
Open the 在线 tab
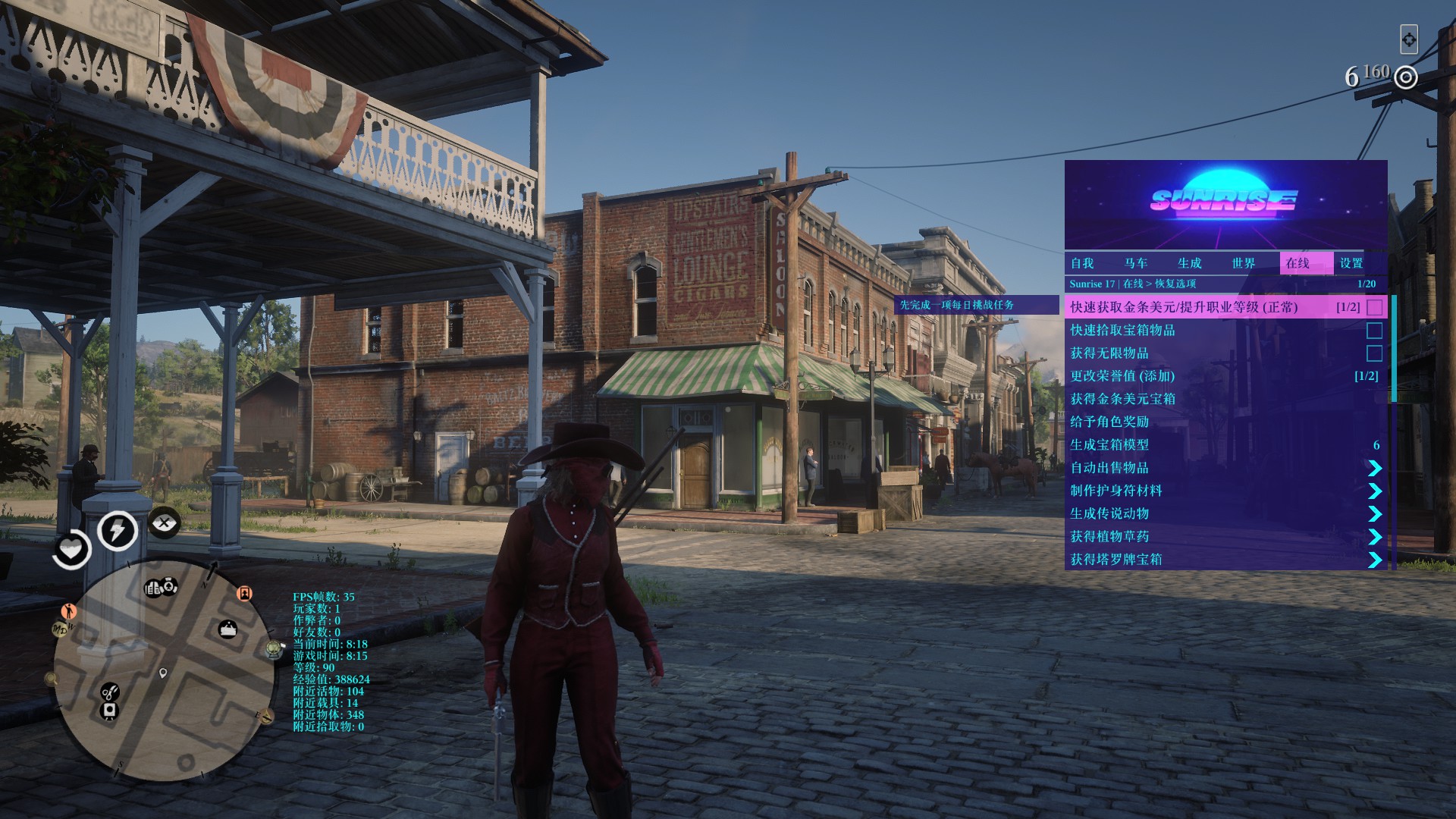(1298, 263)
